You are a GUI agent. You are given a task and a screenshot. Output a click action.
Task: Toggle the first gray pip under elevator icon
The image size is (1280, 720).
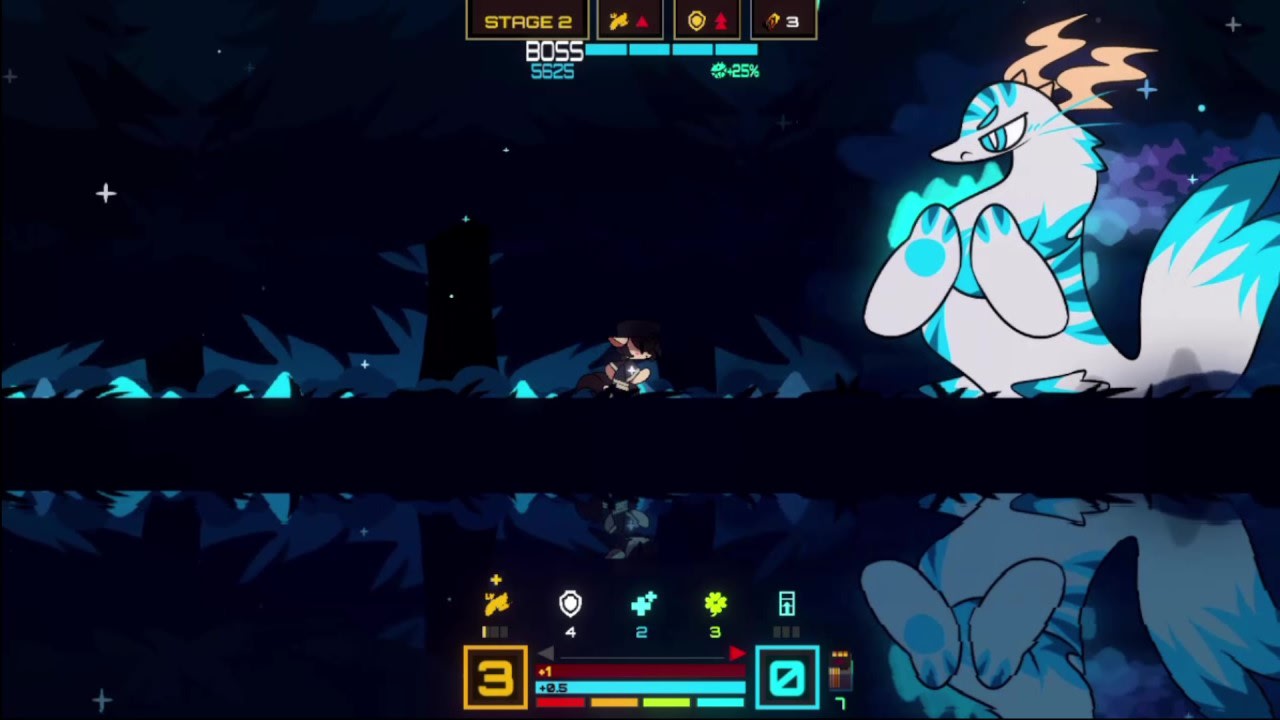[776, 630]
